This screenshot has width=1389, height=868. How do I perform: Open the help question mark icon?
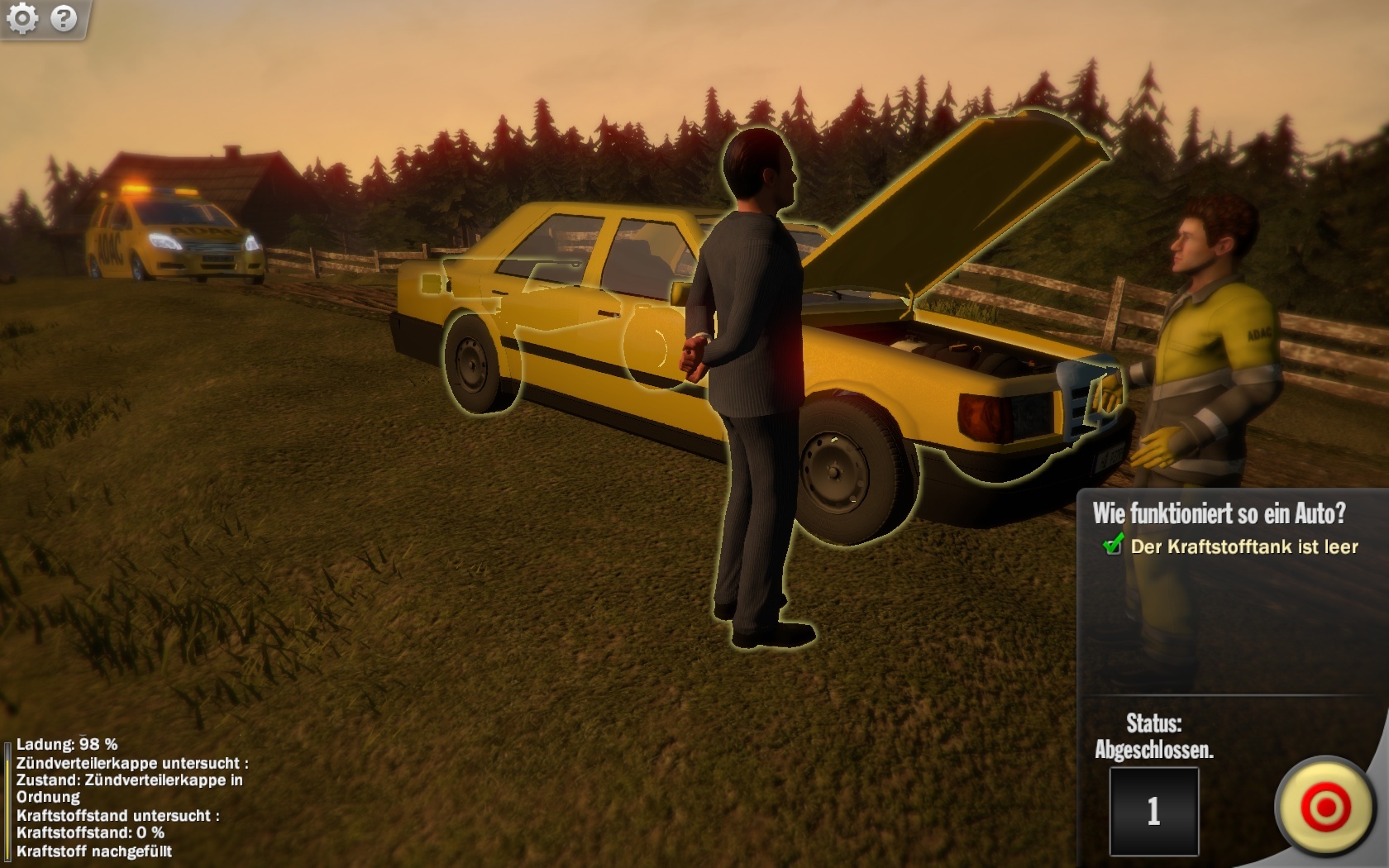tap(63, 17)
